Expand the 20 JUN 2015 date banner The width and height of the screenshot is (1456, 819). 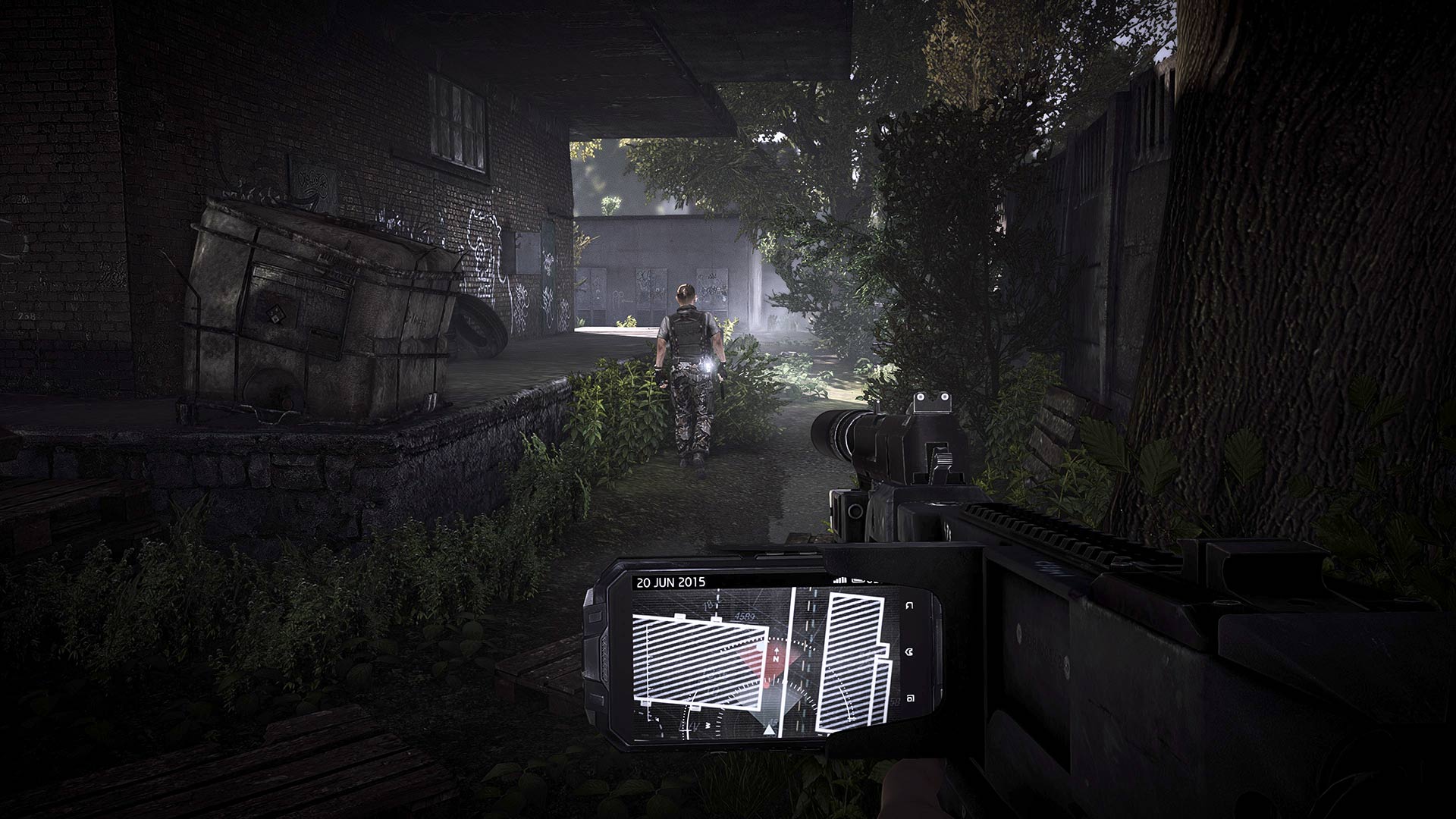point(671,582)
